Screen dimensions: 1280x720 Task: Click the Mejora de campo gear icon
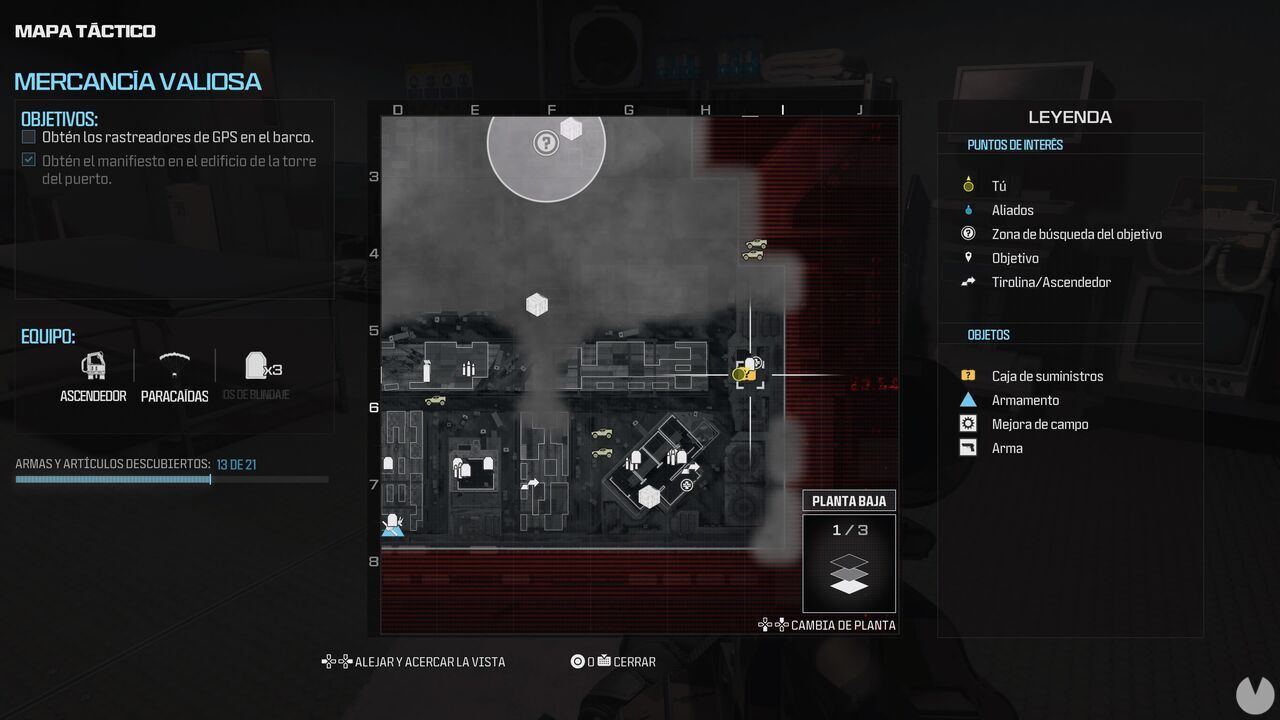point(966,424)
